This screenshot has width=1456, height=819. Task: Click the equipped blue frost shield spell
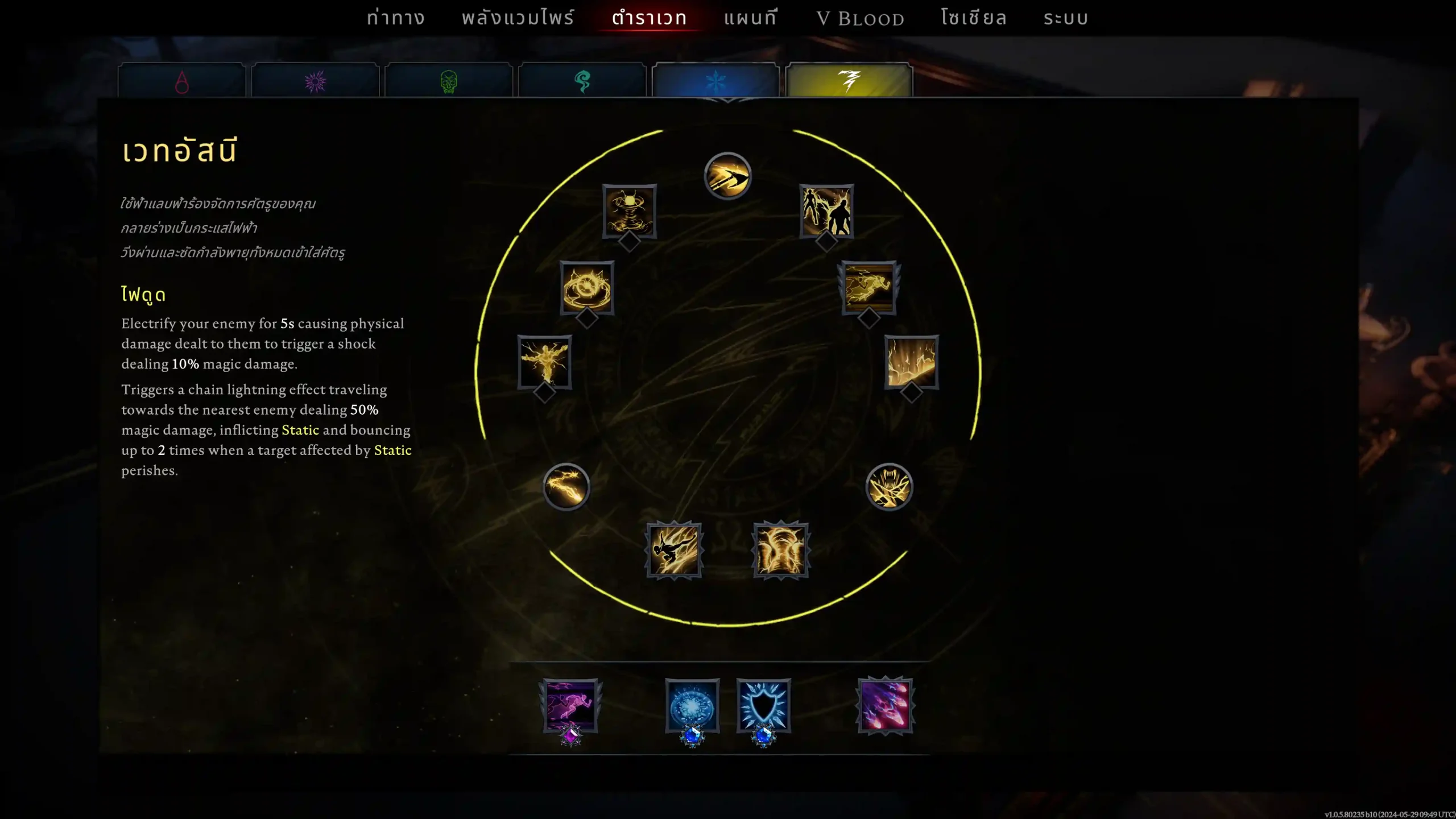coord(763,706)
